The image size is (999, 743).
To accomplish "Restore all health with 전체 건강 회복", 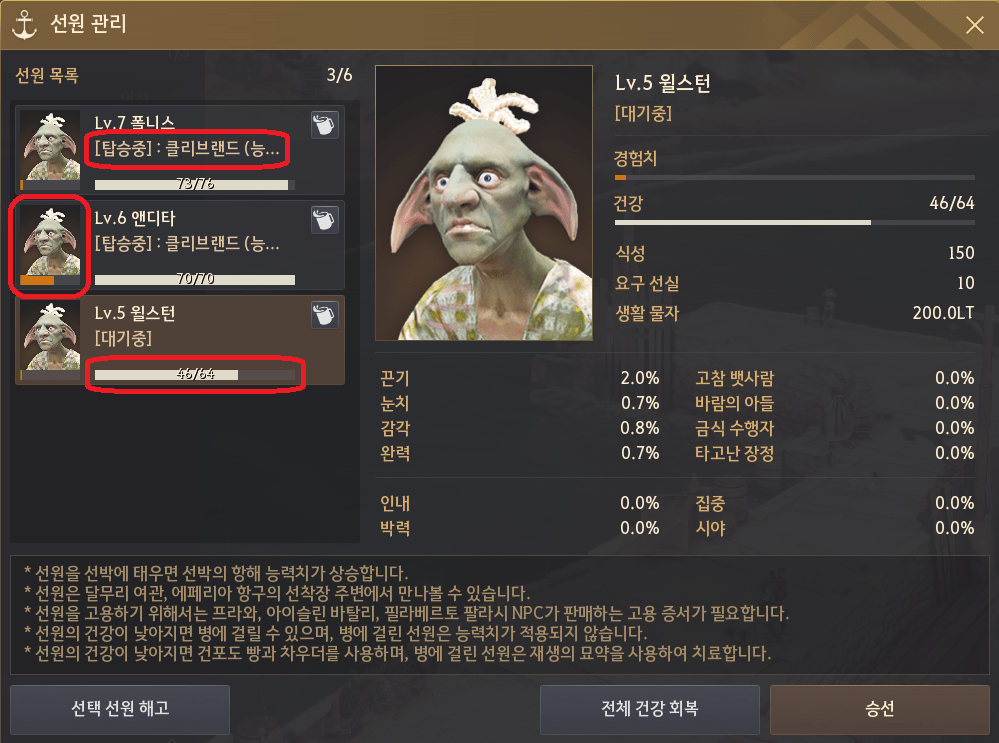I will 650,709.
